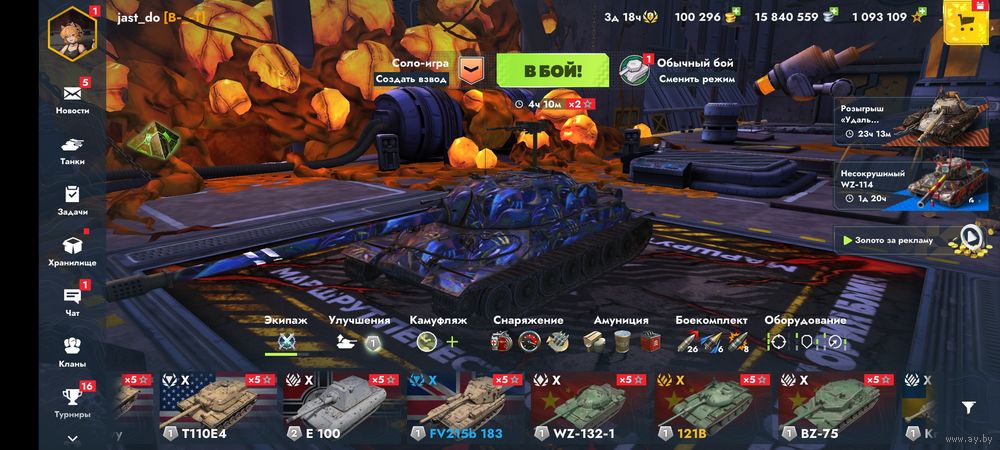Screen dimensions: 1000x450
Task: Open the Чат chat menu
Action: point(72,300)
